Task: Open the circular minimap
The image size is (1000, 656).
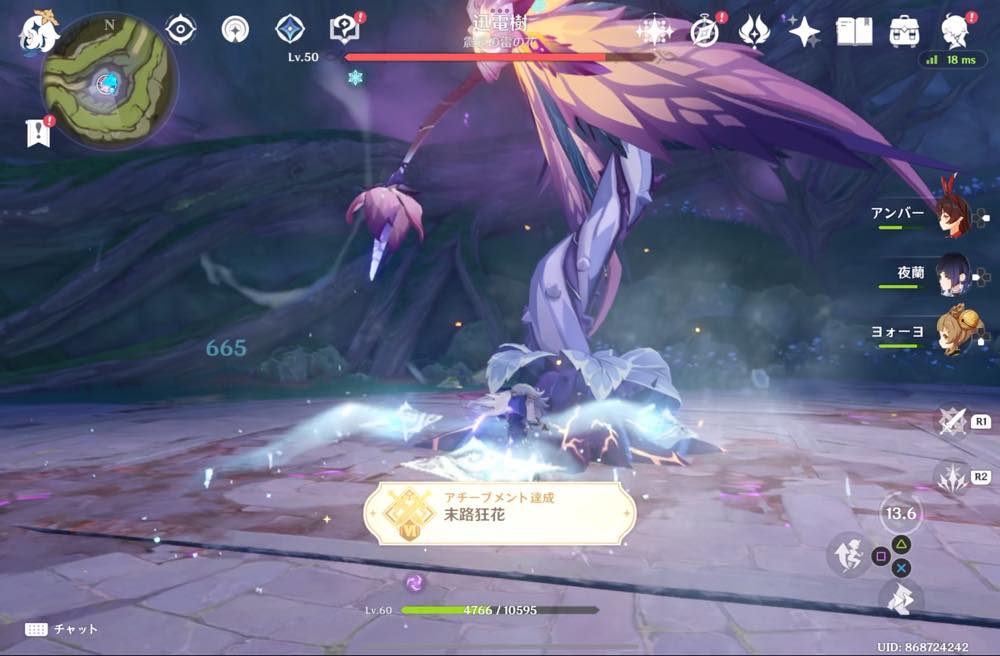Action: click(108, 80)
